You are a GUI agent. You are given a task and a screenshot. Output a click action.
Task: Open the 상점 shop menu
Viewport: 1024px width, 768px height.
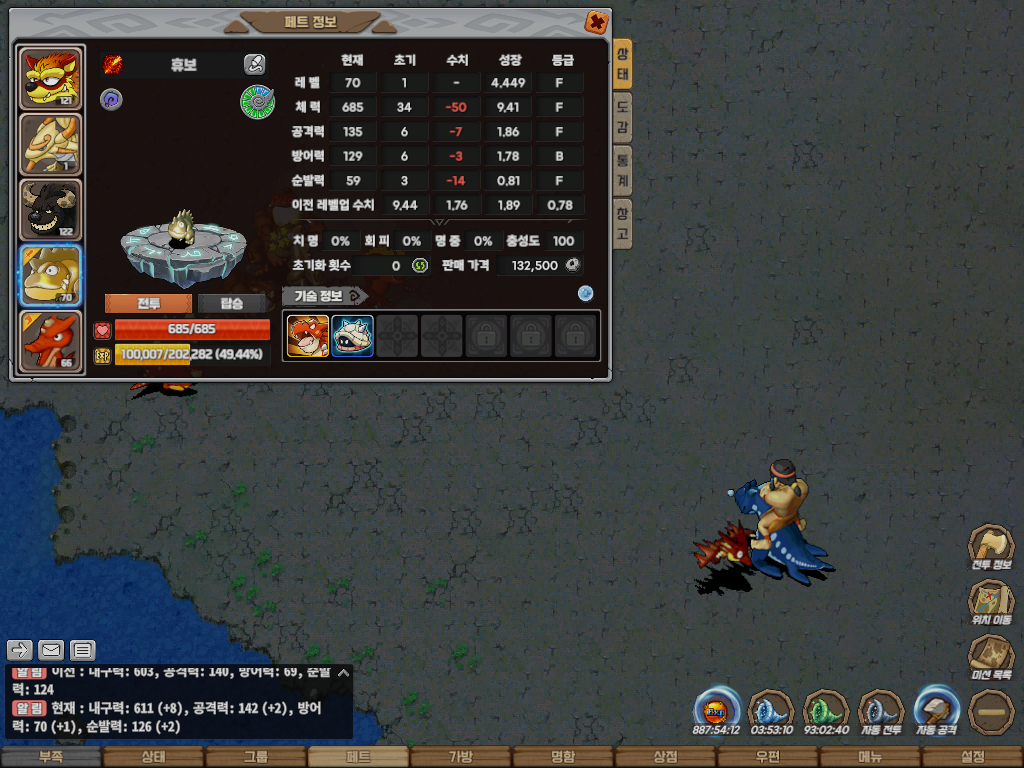pos(665,757)
